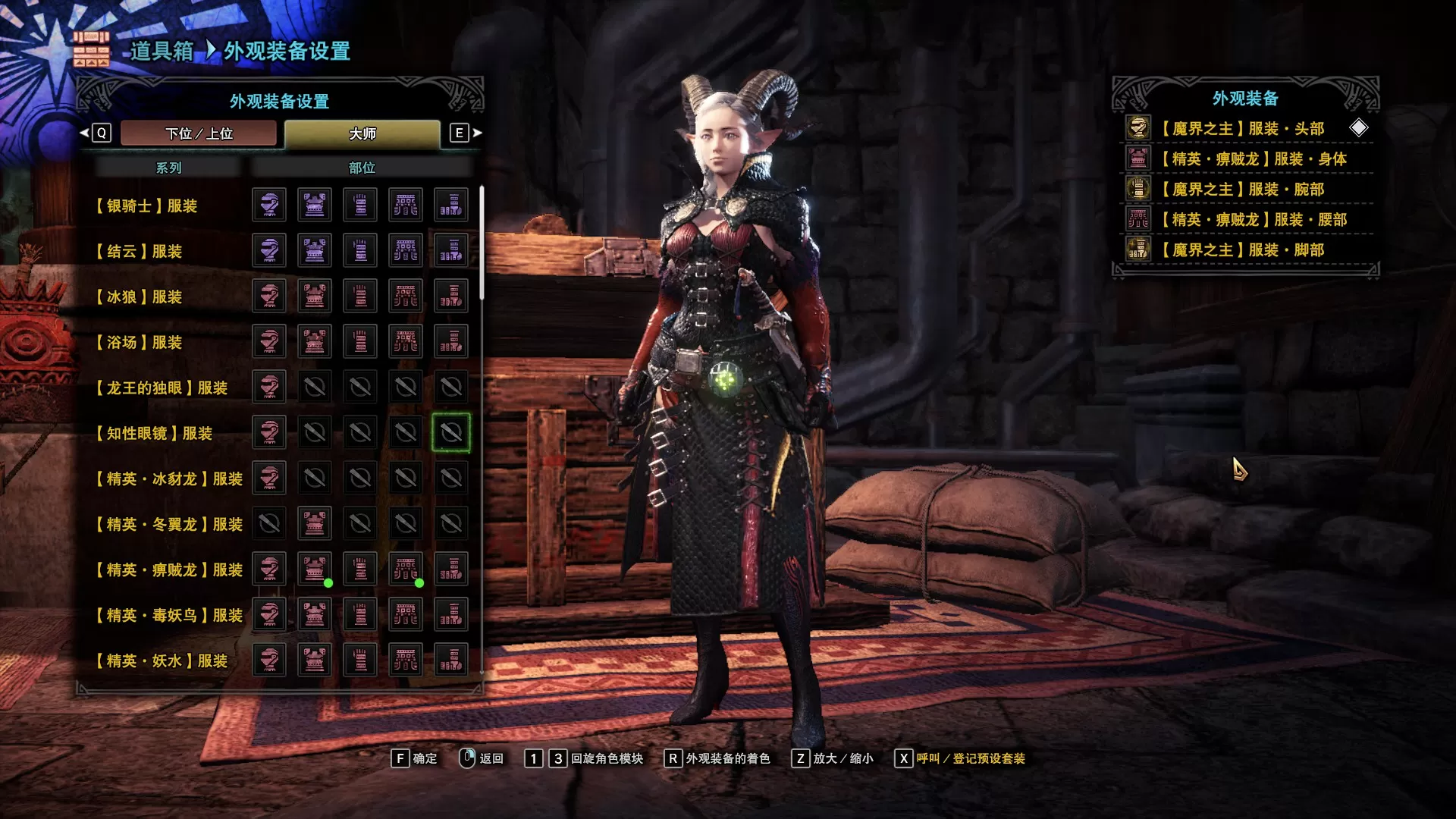Select the 精英·痹贼龙 chest piece

(x=315, y=569)
